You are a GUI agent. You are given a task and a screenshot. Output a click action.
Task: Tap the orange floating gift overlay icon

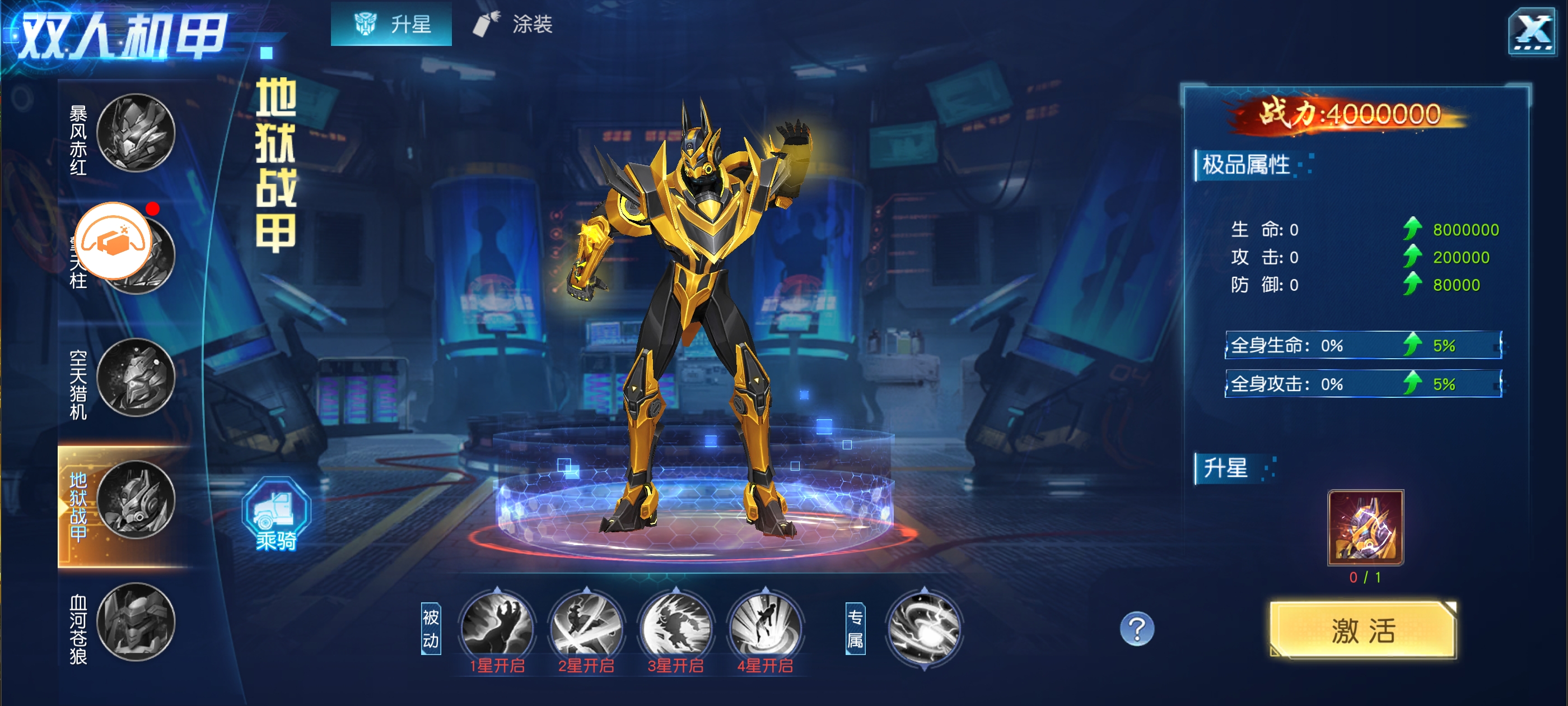pyautogui.click(x=114, y=240)
